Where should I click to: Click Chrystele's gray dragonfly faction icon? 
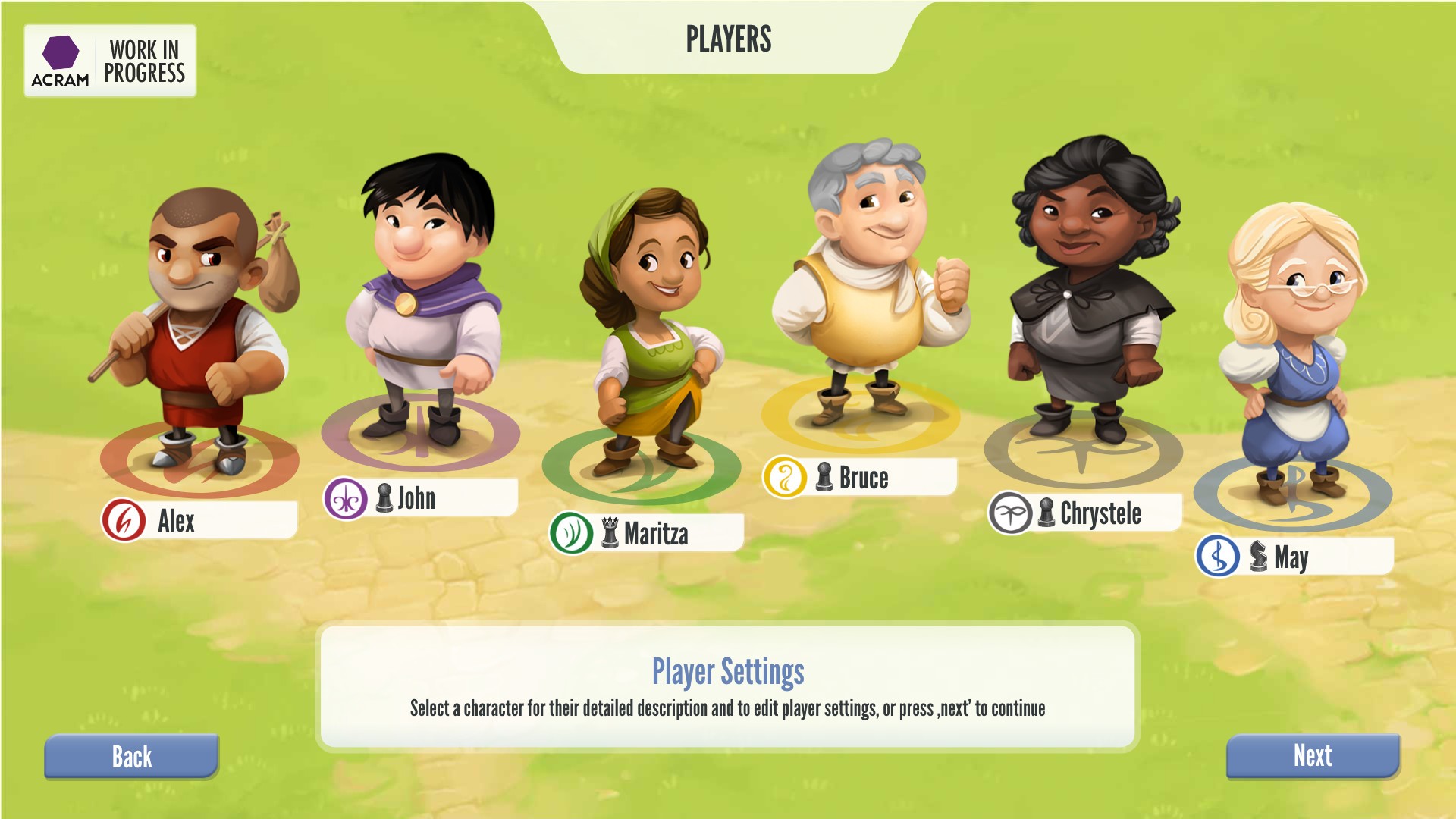(1011, 512)
